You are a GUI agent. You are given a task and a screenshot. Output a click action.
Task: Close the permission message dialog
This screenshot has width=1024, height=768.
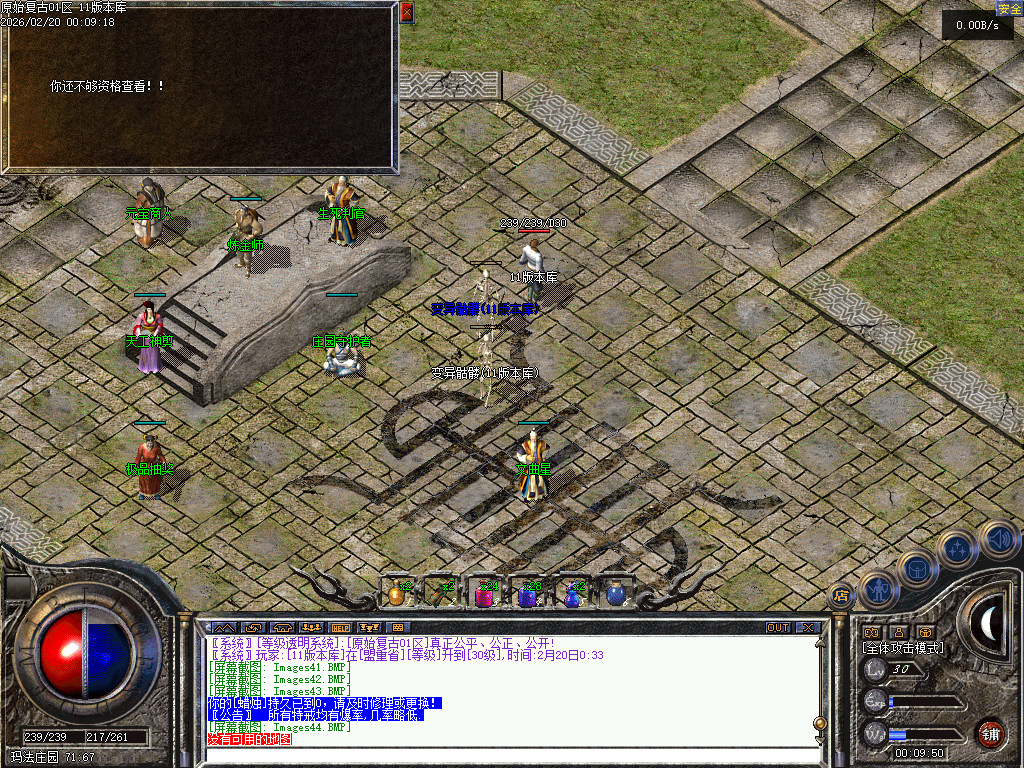[x=406, y=12]
